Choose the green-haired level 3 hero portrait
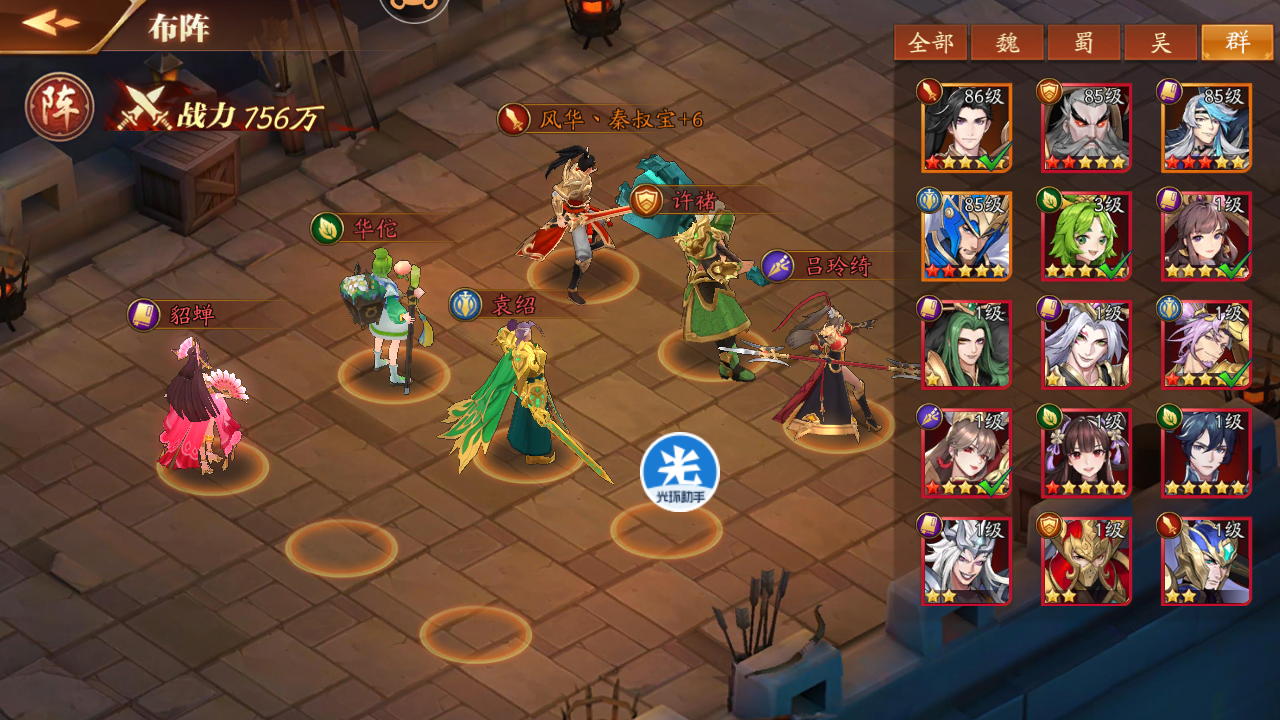Viewport: 1280px width, 720px height. [x=1086, y=236]
